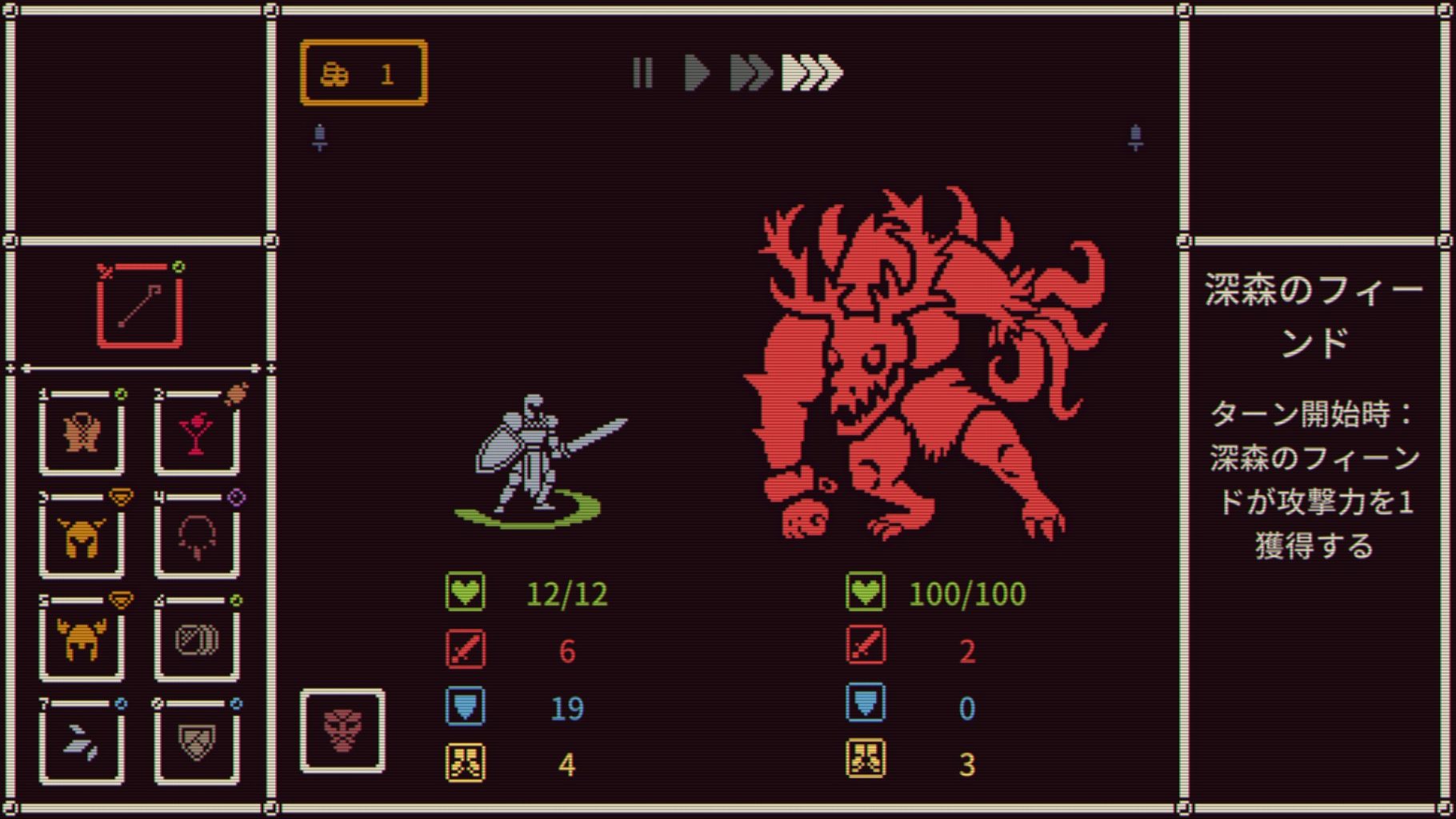The height and width of the screenshot is (819, 1456).
Task: Choose the red cocktail glass item
Action: 197,433
